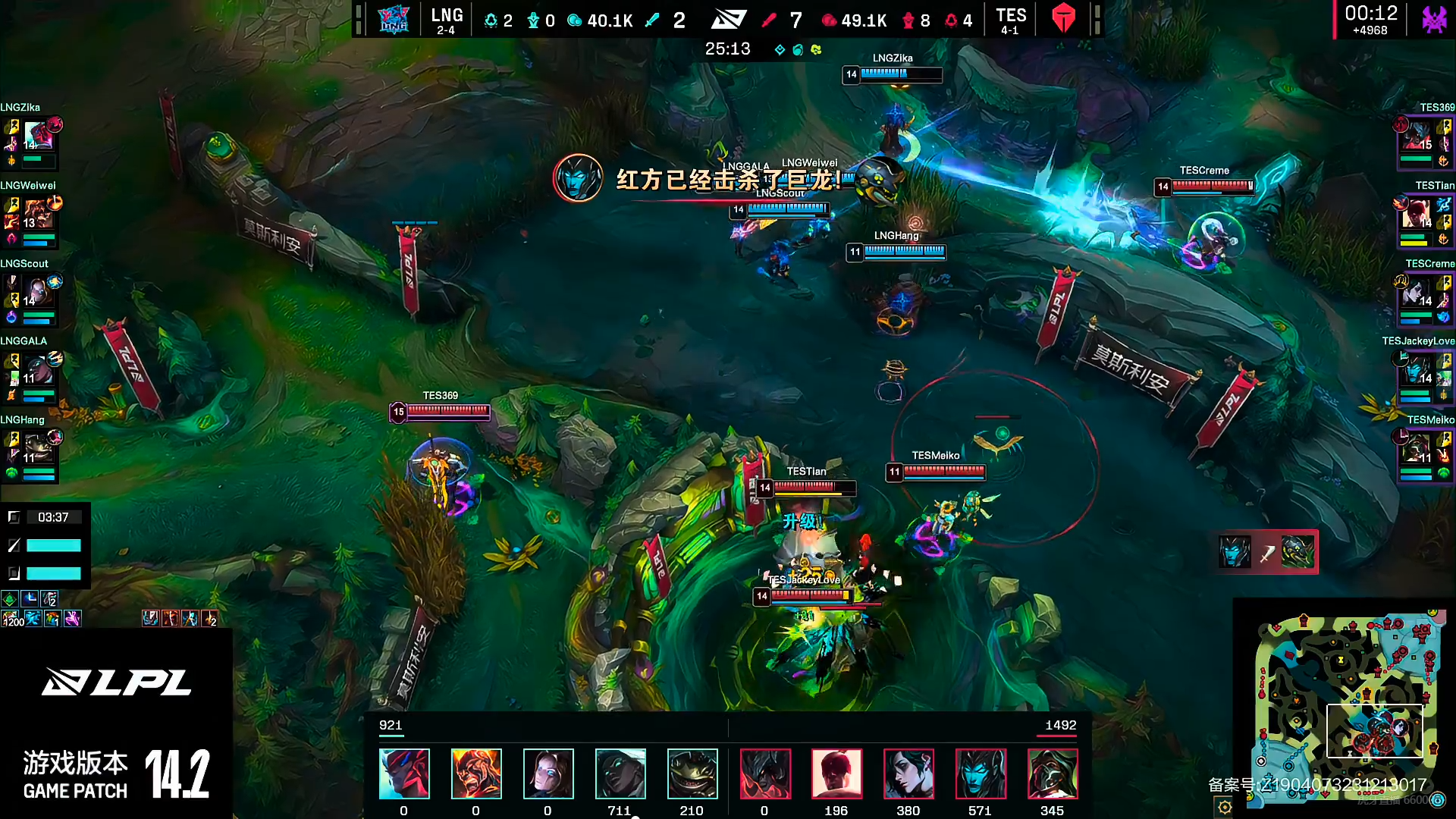
Task: Focus on LNGHang's player portrait
Action: click(x=38, y=447)
